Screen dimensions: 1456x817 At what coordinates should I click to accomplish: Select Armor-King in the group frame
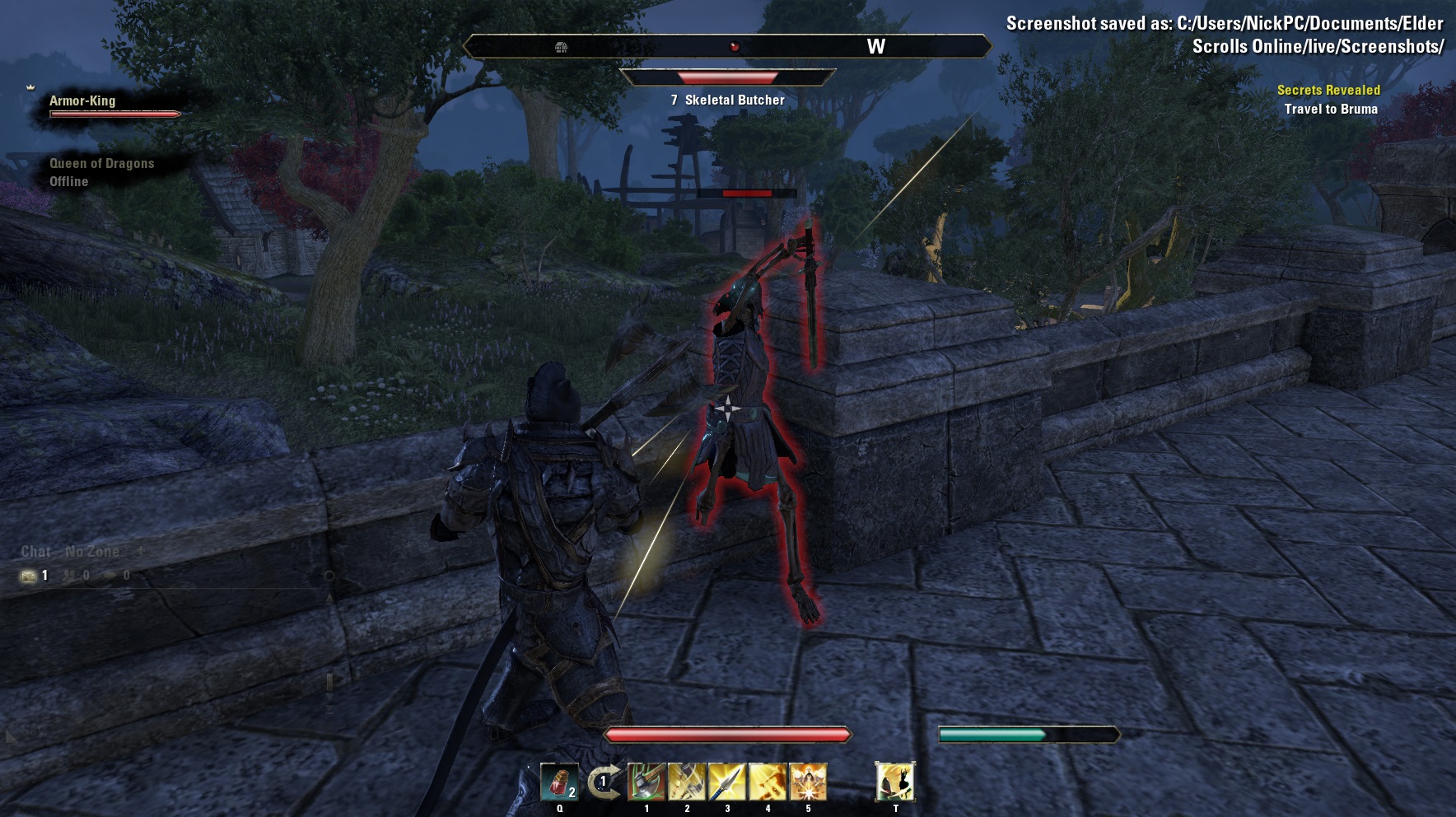click(82, 101)
